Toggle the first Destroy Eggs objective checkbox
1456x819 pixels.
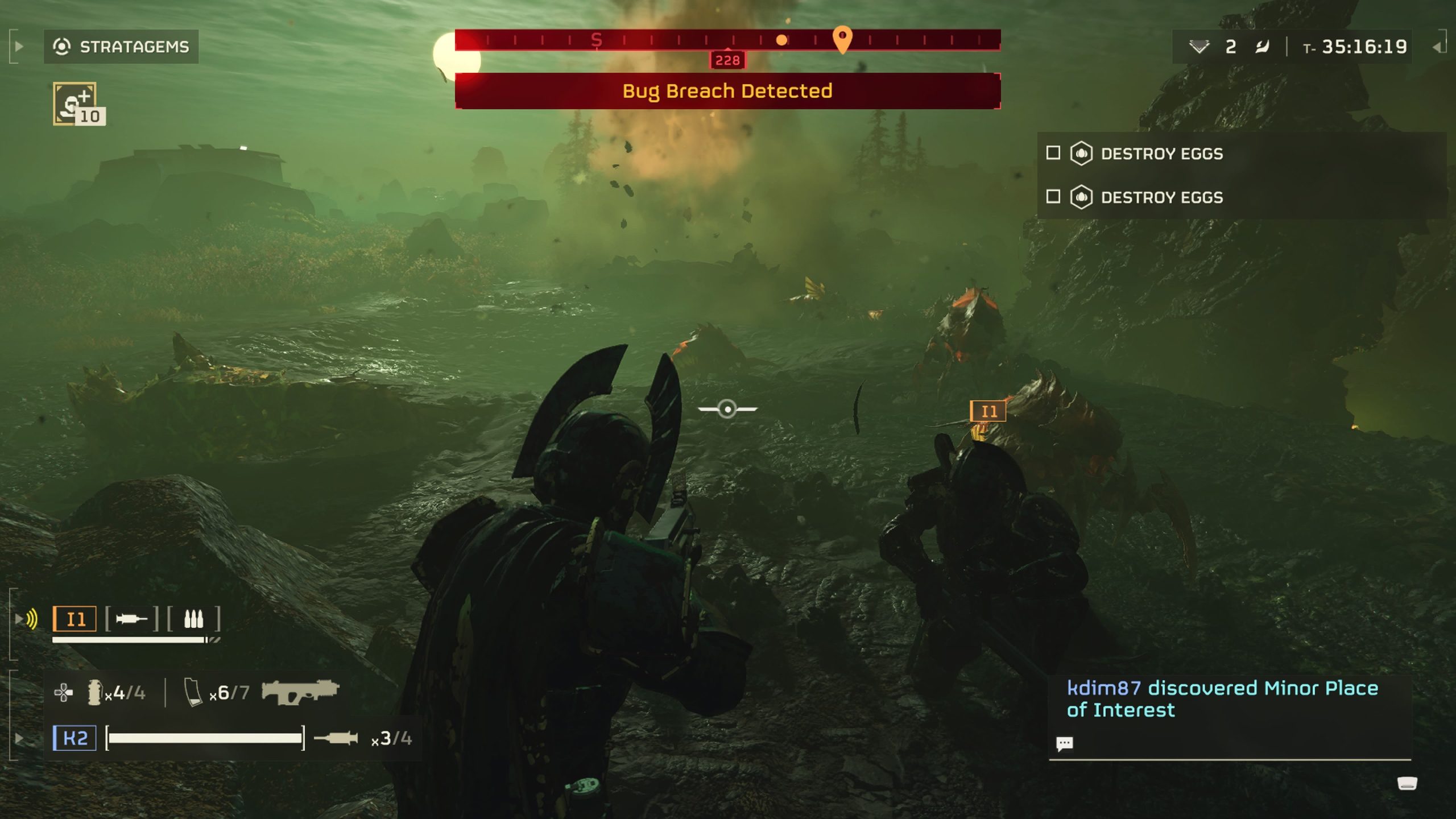tap(1053, 153)
